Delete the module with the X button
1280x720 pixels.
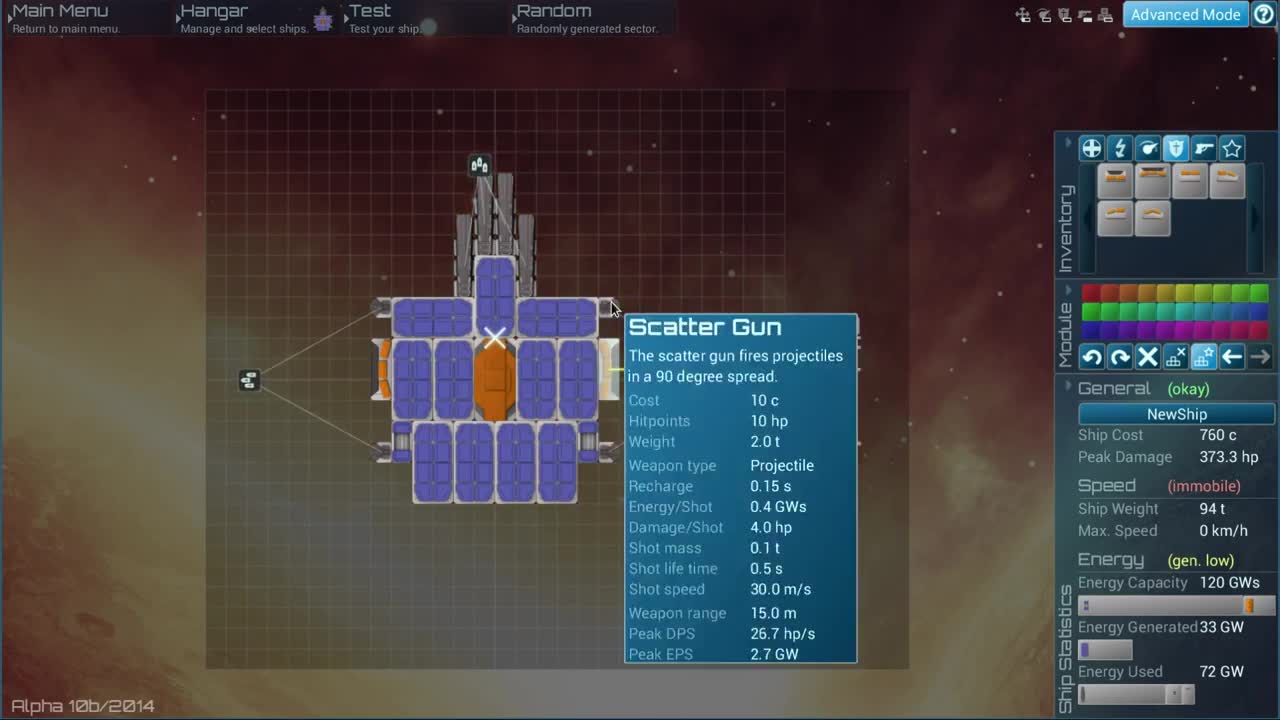tap(1148, 357)
